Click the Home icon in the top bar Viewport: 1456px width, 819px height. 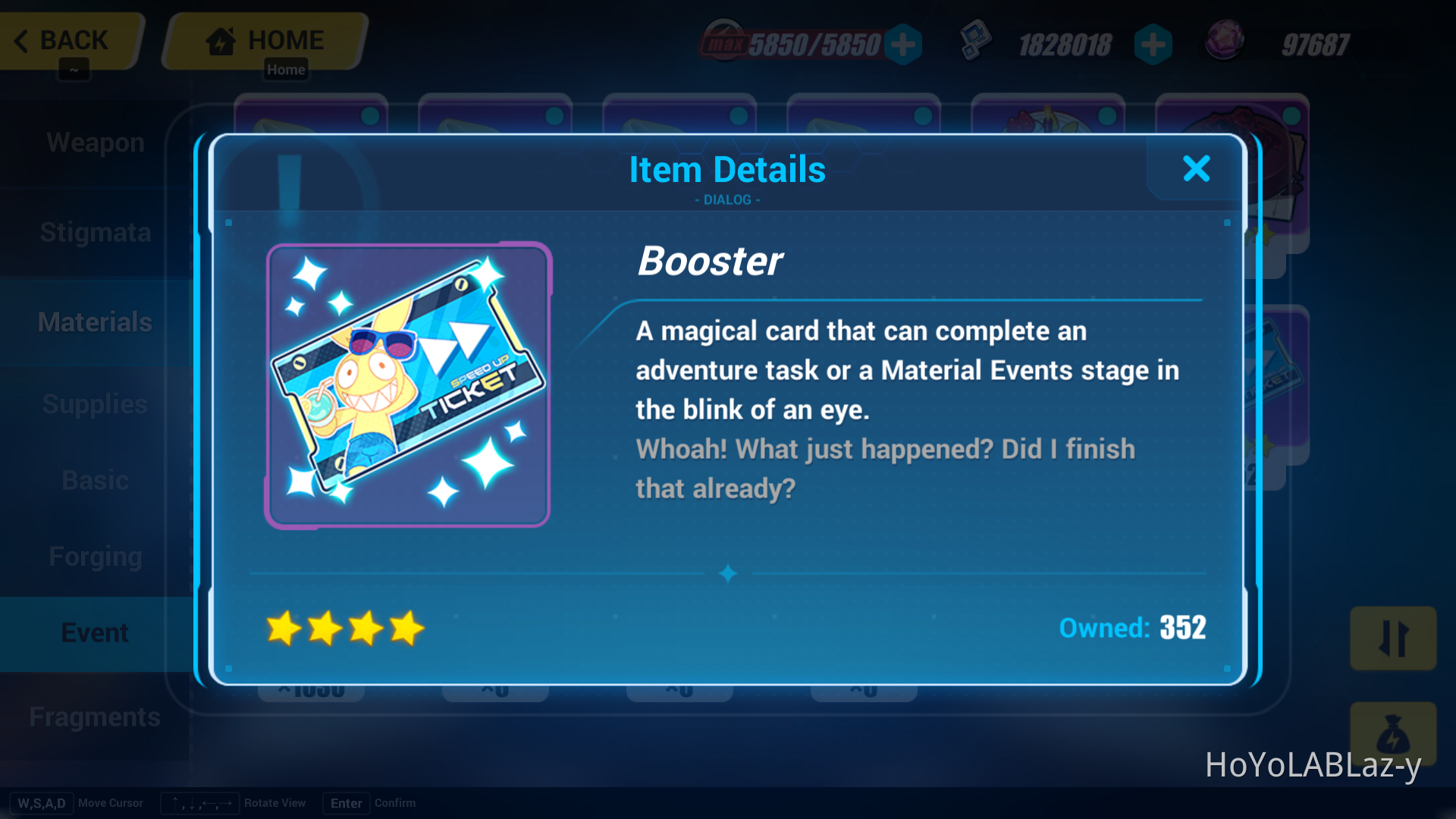[221, 39]
